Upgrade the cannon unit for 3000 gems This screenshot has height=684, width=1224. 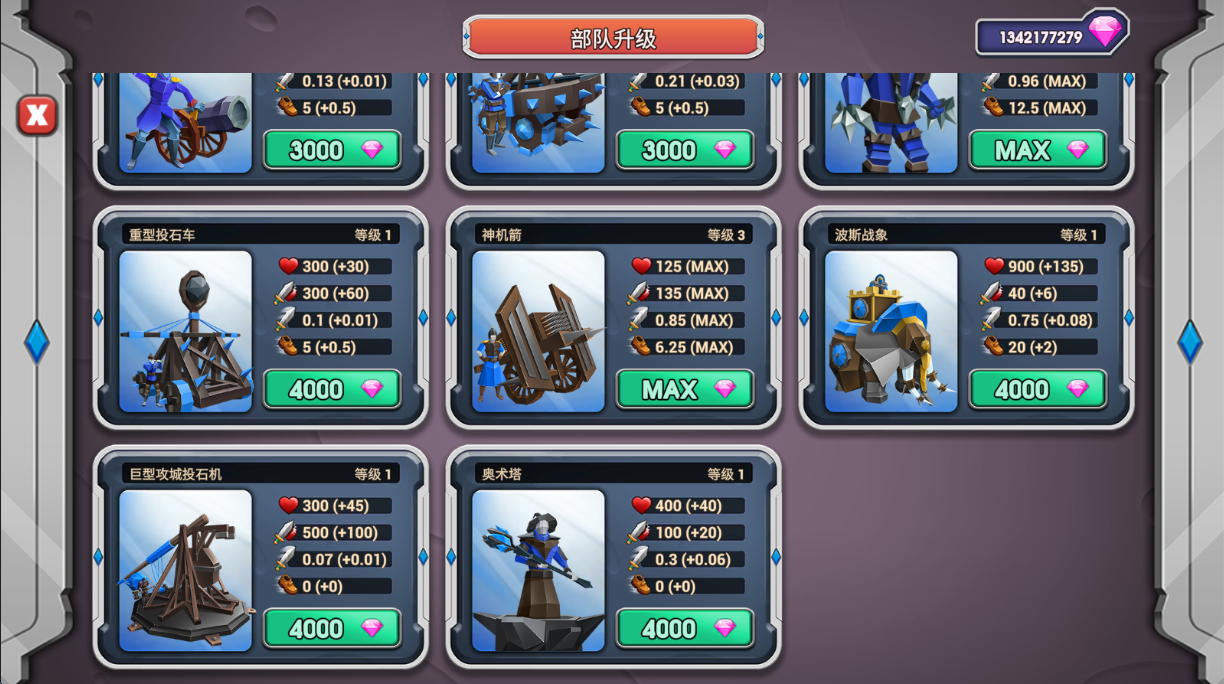click(332, 150)
